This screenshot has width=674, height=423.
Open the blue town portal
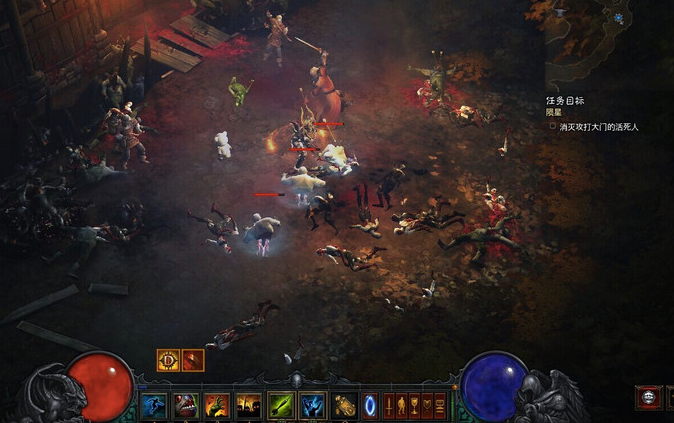click(370, 405)
